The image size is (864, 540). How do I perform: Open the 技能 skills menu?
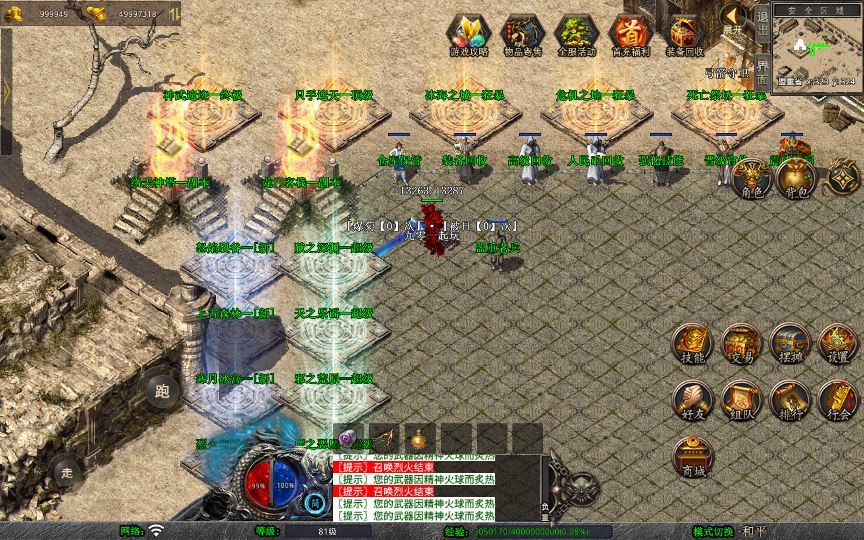(x=692, y=344)
